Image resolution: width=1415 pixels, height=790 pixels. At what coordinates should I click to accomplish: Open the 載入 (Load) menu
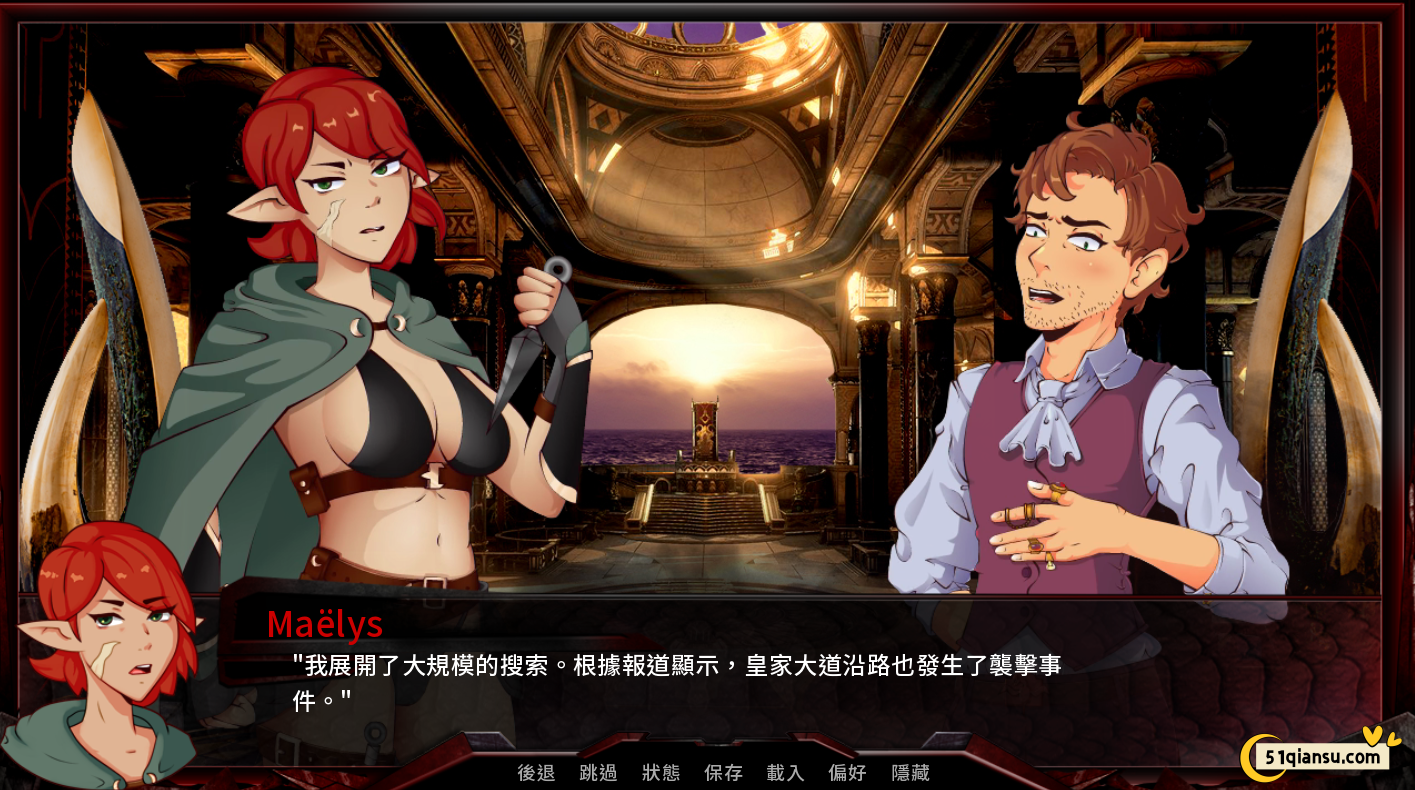point(785,773)
